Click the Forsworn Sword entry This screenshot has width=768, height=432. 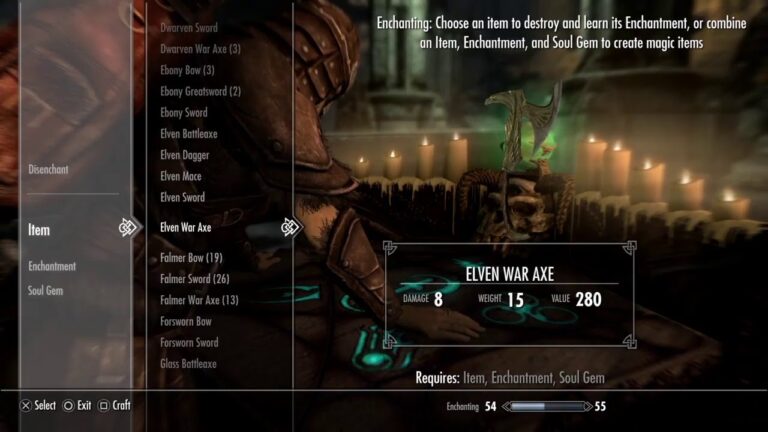[x=189, y=343]
